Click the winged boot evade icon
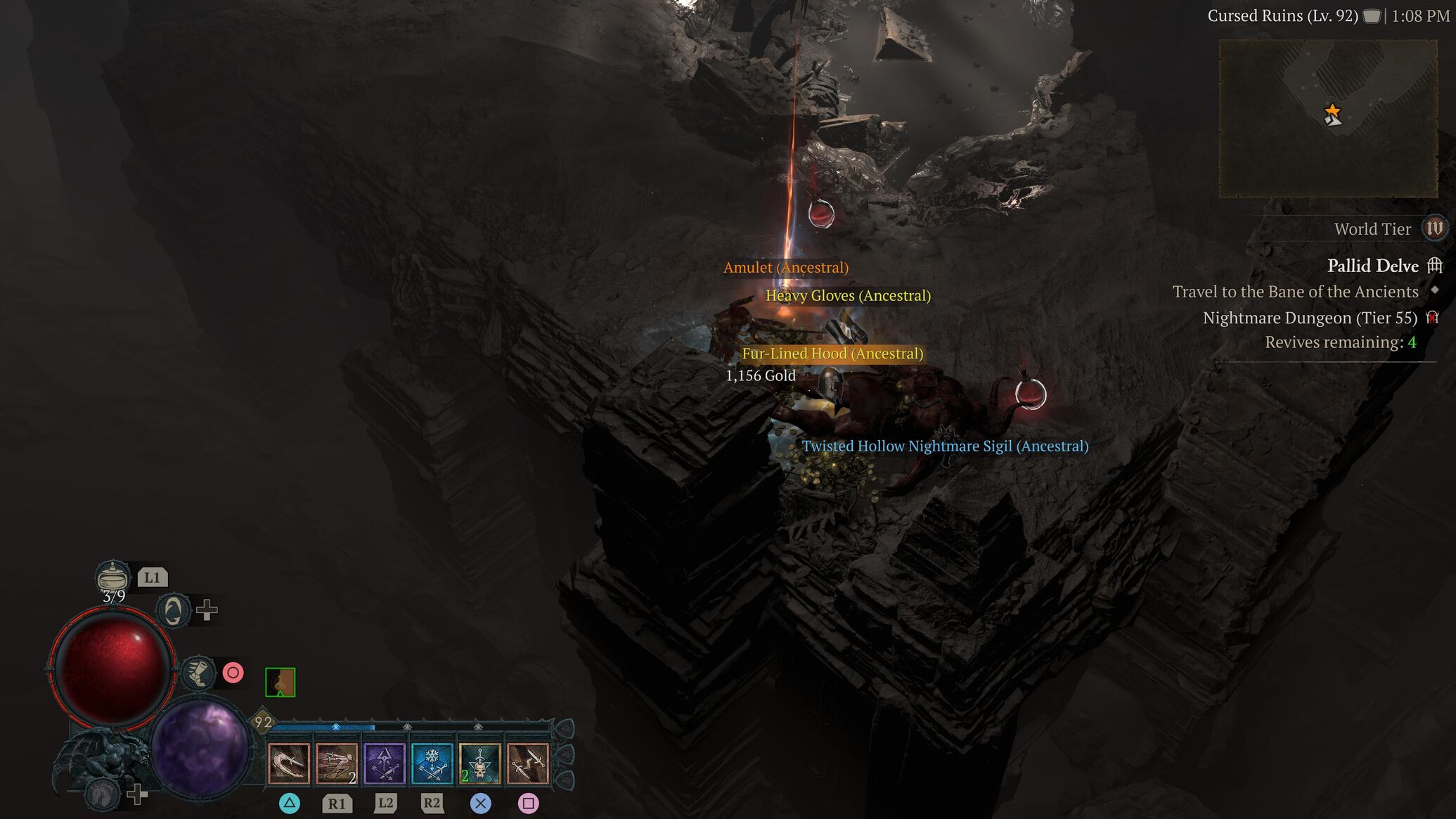 coord(198,673)
